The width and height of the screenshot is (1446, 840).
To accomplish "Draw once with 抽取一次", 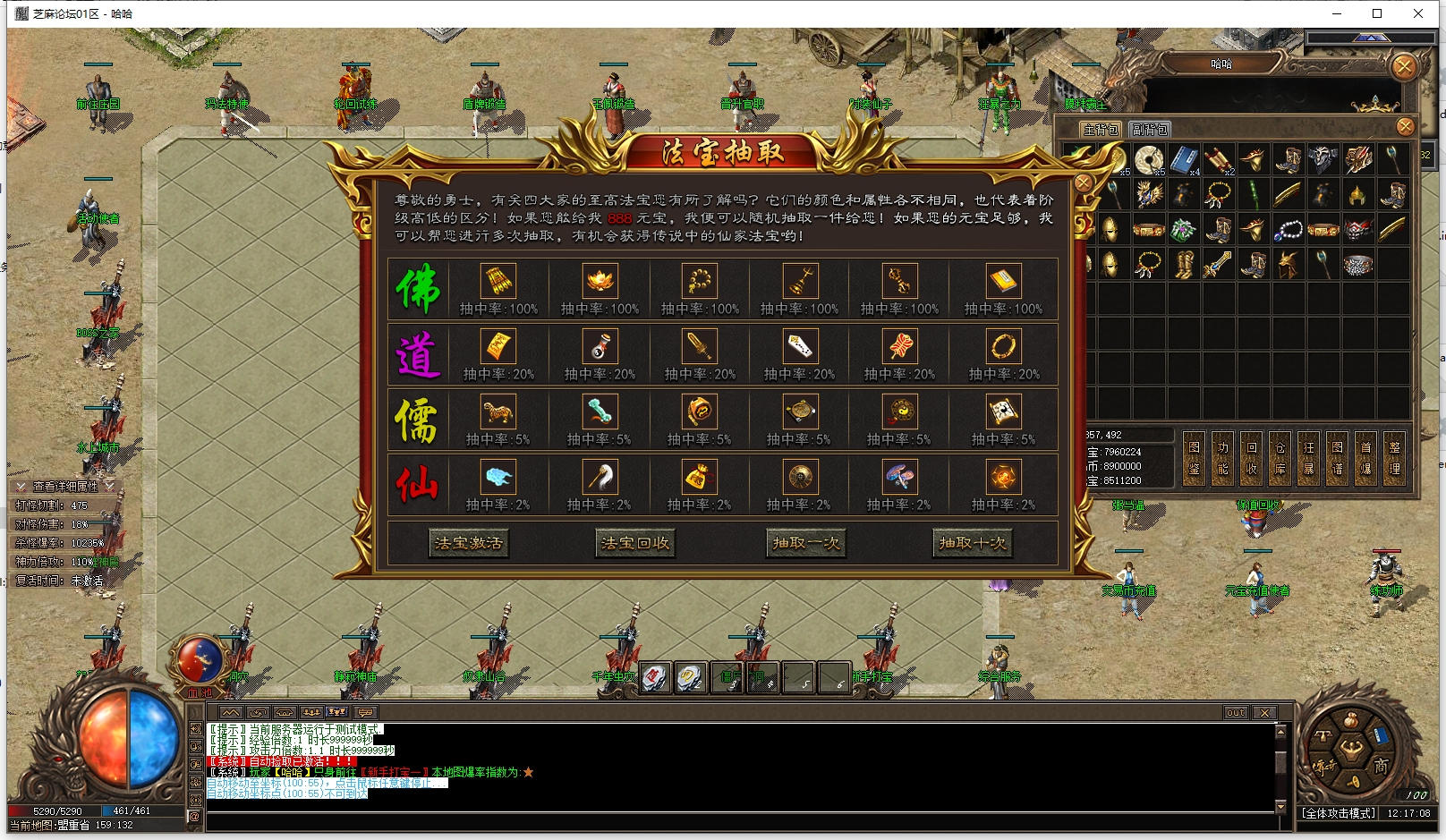I will tap(805, 543).
